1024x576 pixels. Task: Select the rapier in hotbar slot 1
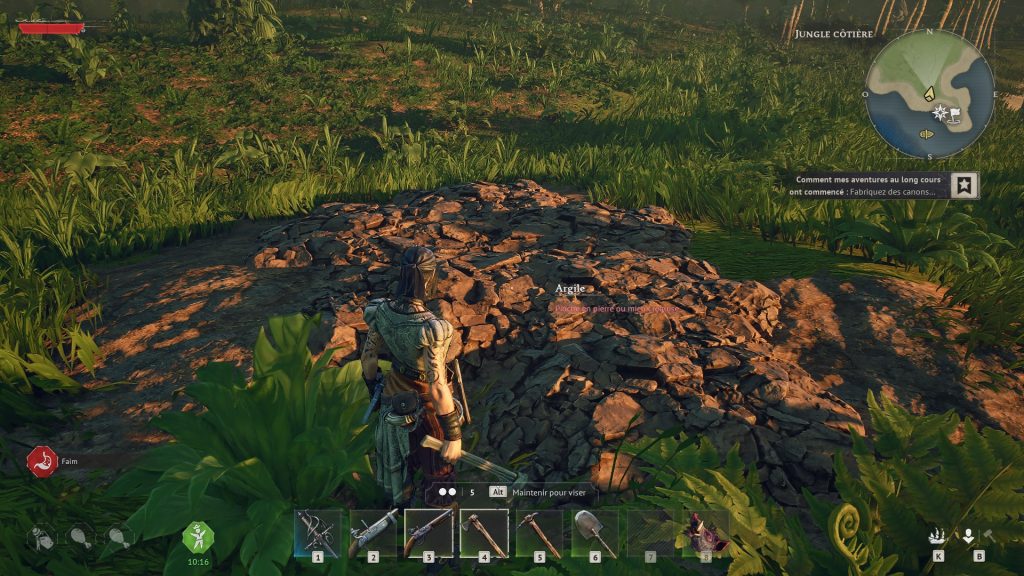coord(318,532)
